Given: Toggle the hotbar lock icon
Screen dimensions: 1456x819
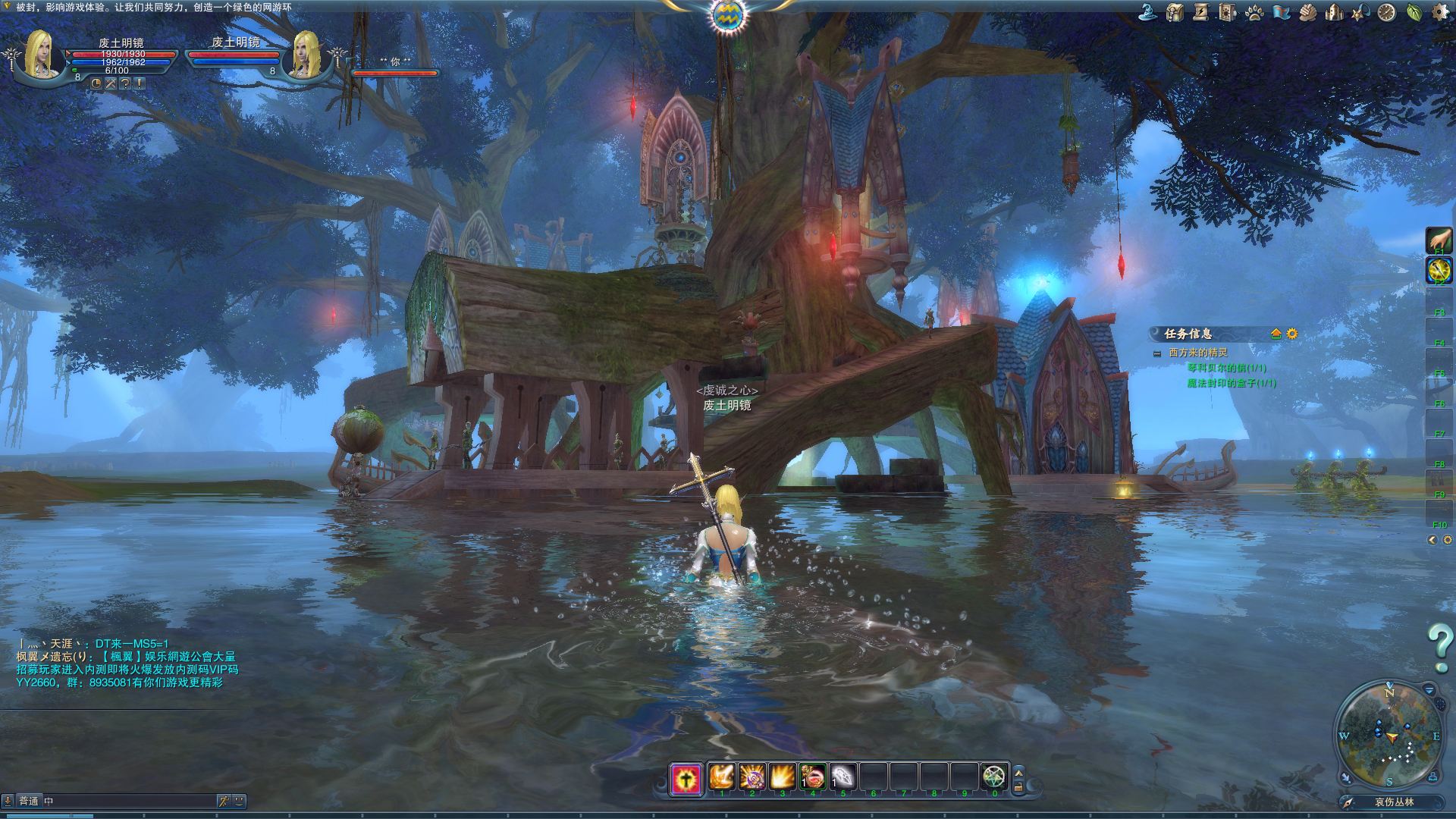Looking at the screenshot, I should pos(1018,789).
